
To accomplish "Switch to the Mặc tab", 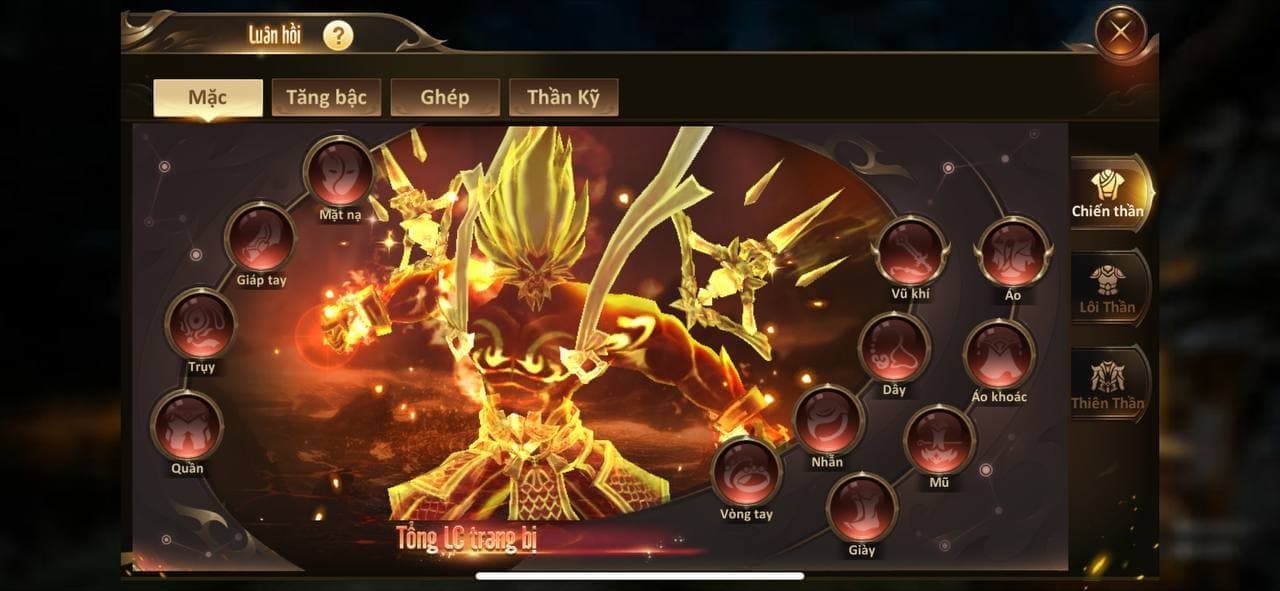I will 208,98.
